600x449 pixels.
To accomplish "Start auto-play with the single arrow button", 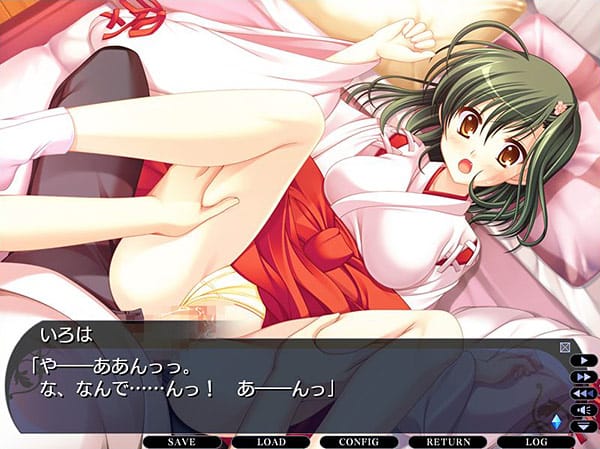I will [x=584, y=360].
